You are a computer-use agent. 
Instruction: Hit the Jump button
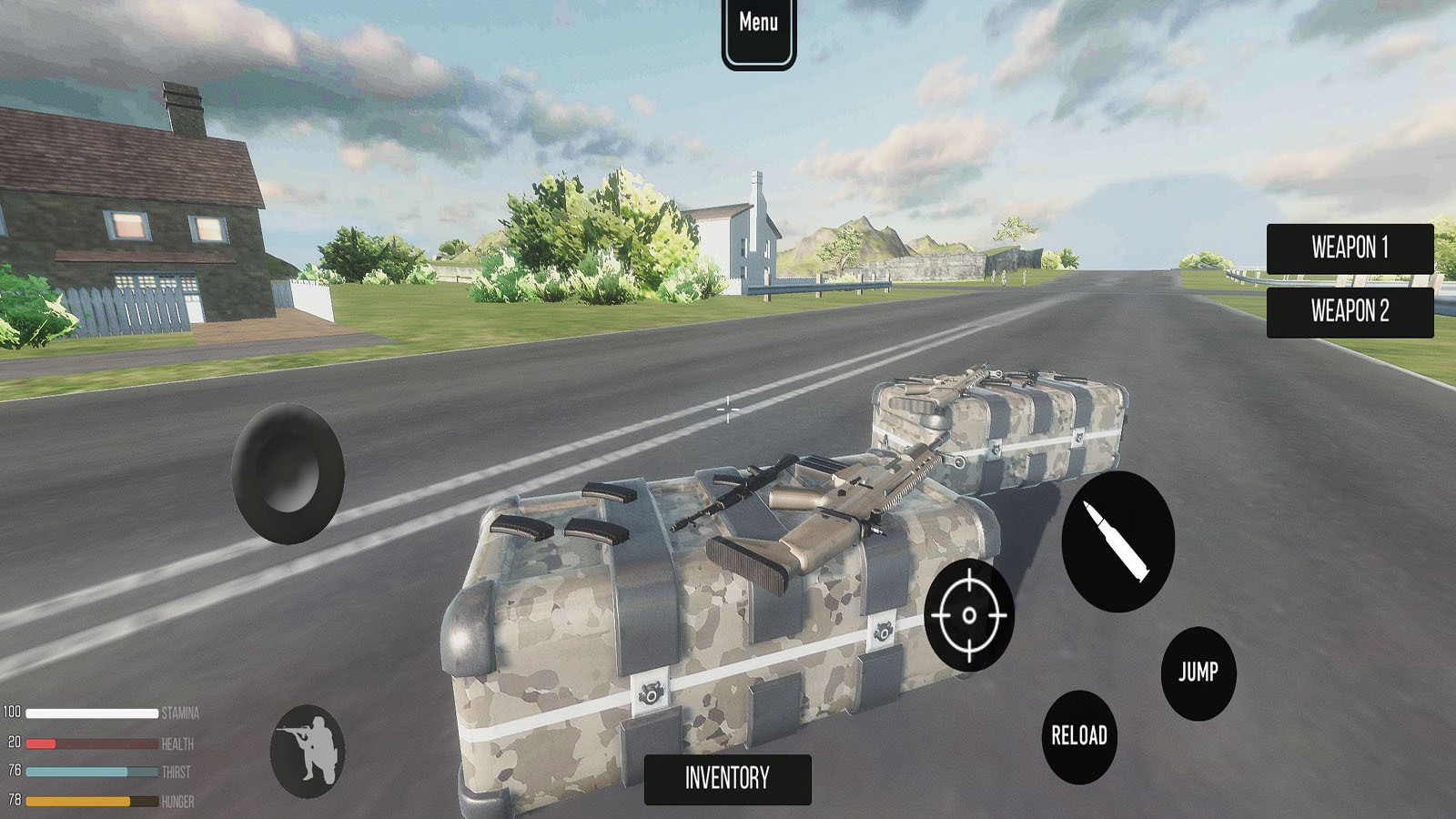pyautogui.click(x=1198, y=672)
